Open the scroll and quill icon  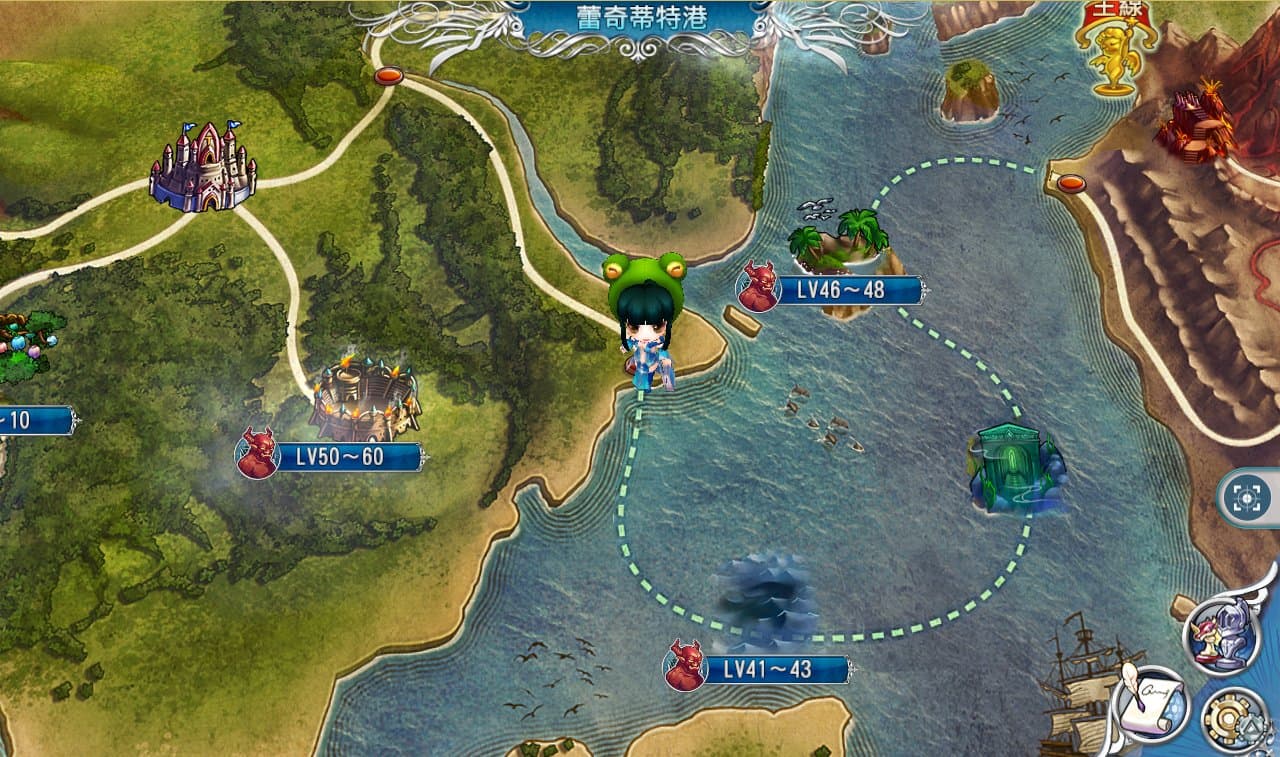click(x=1149, y=704)
